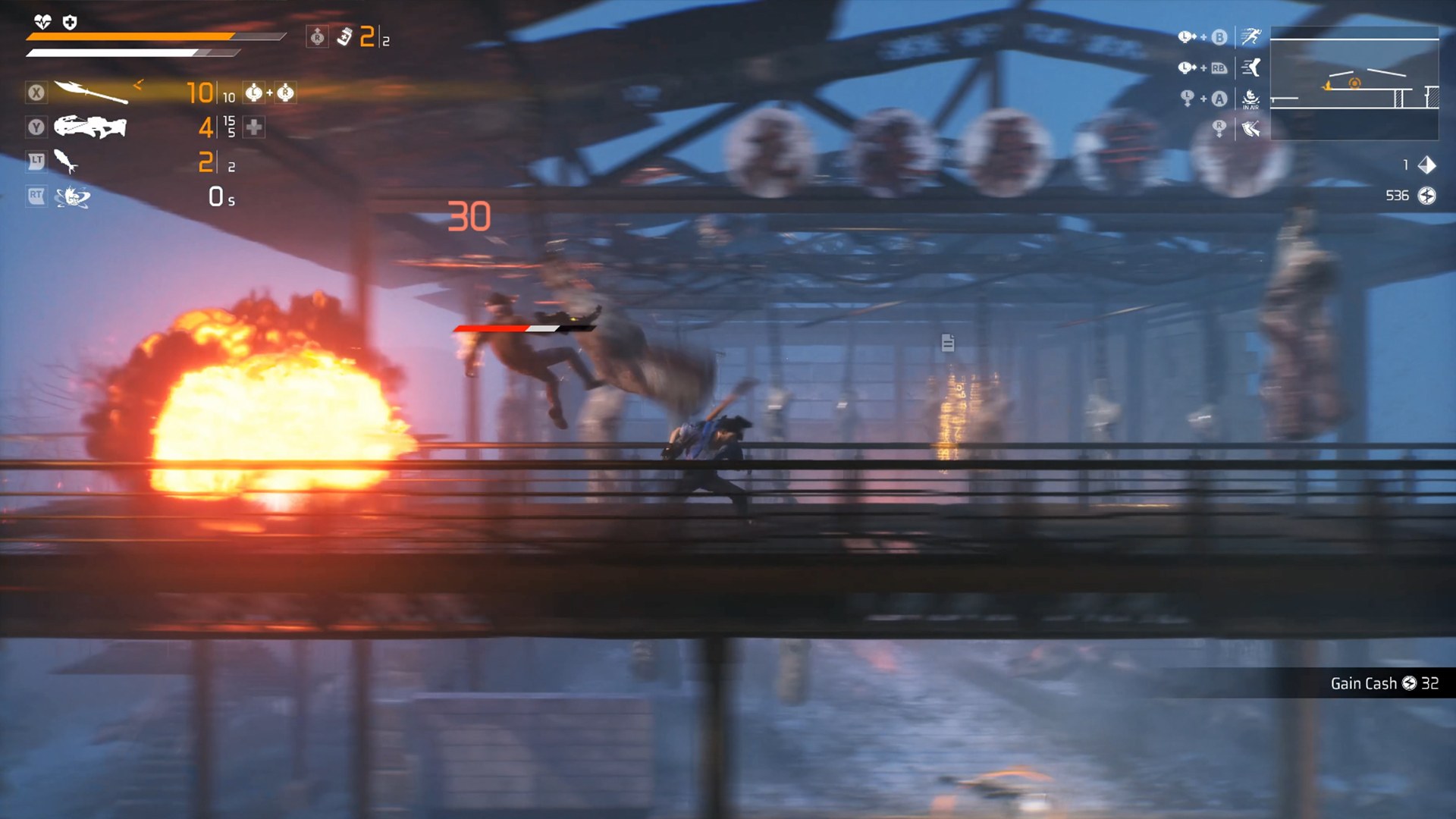The width and height of the screenshot is (1456, 819).
Task: Click the in-air ground slam icon
Action: (x=1250, y=98)
